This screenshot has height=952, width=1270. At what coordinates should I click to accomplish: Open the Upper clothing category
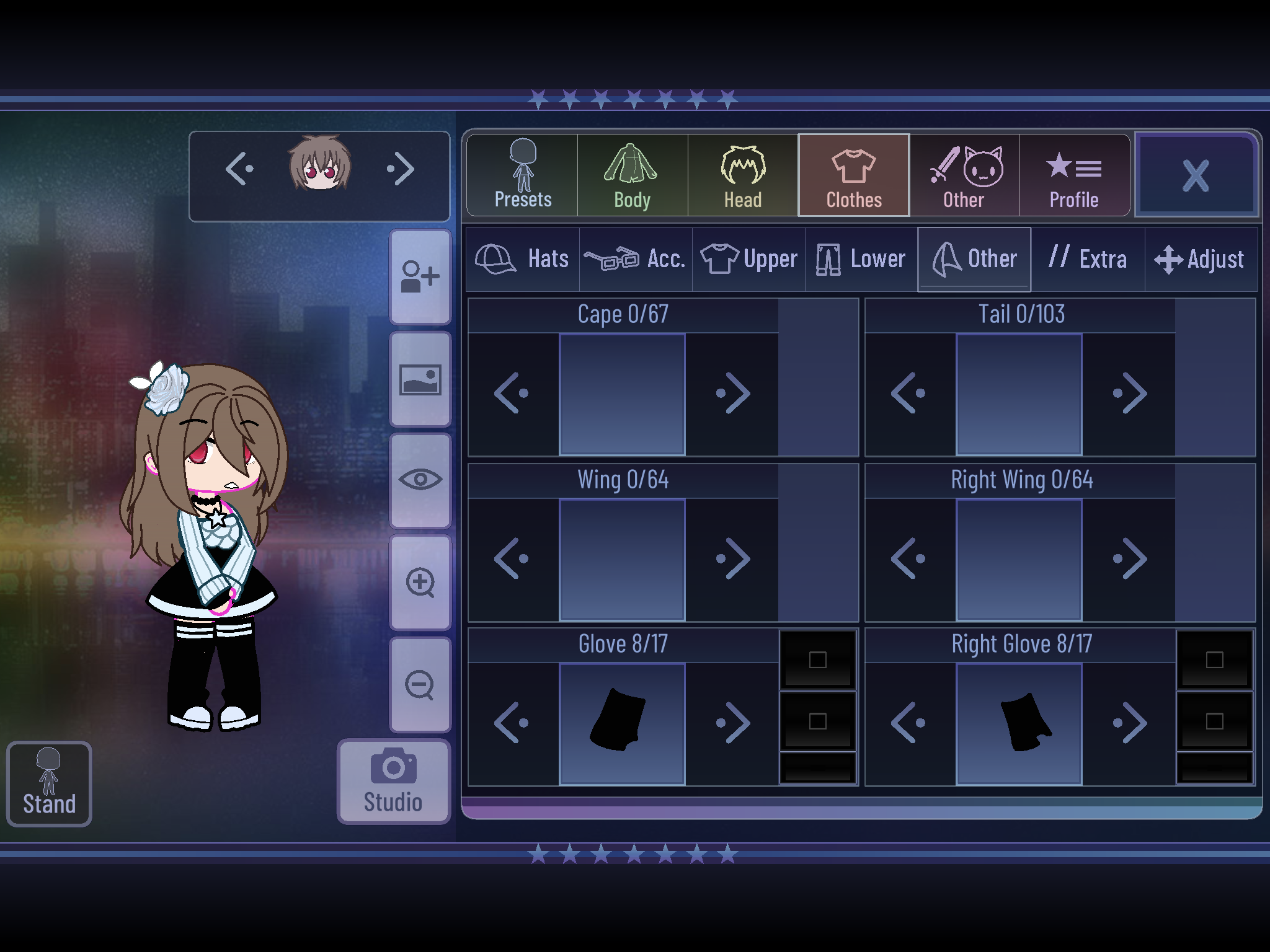point(747,258)
